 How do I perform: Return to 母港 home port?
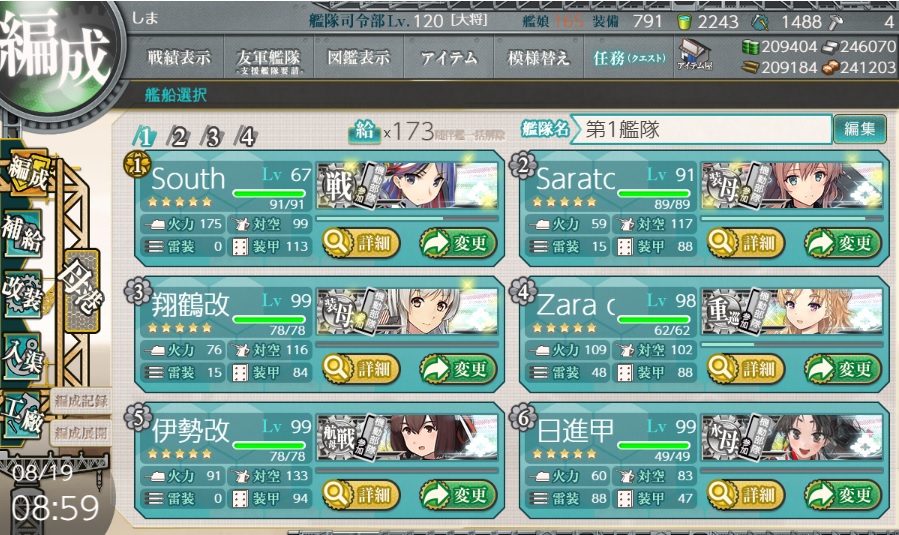click(80, 290)
